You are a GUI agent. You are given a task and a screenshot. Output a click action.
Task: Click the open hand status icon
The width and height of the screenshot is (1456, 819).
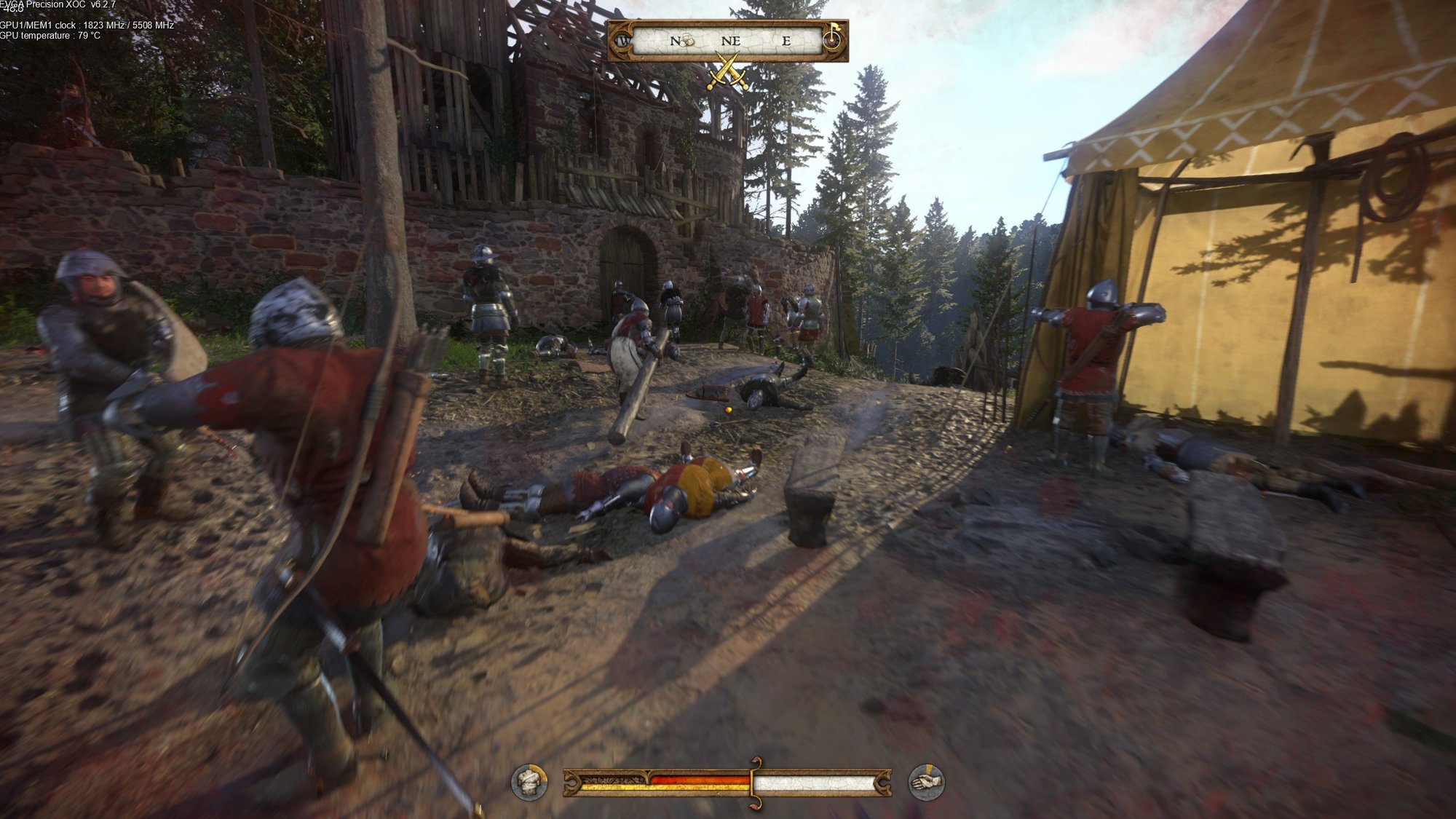click(927, 783)
